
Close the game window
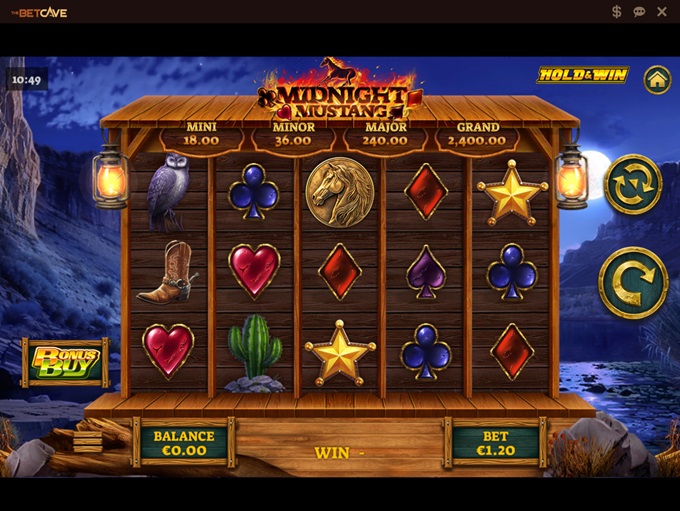pyautogui.click(x=661, y=12)
